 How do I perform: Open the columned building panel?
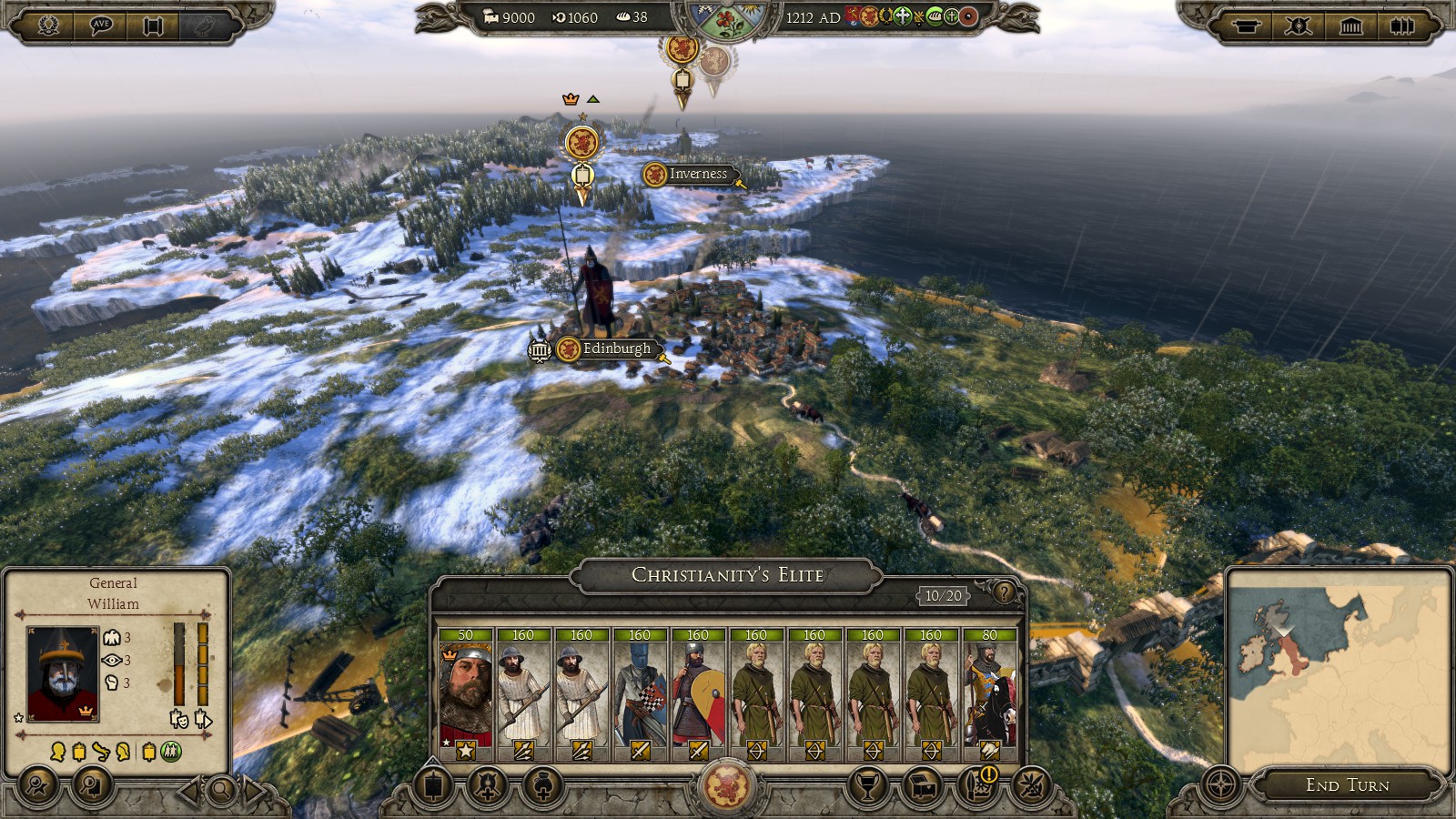(x=1351, y=25)
